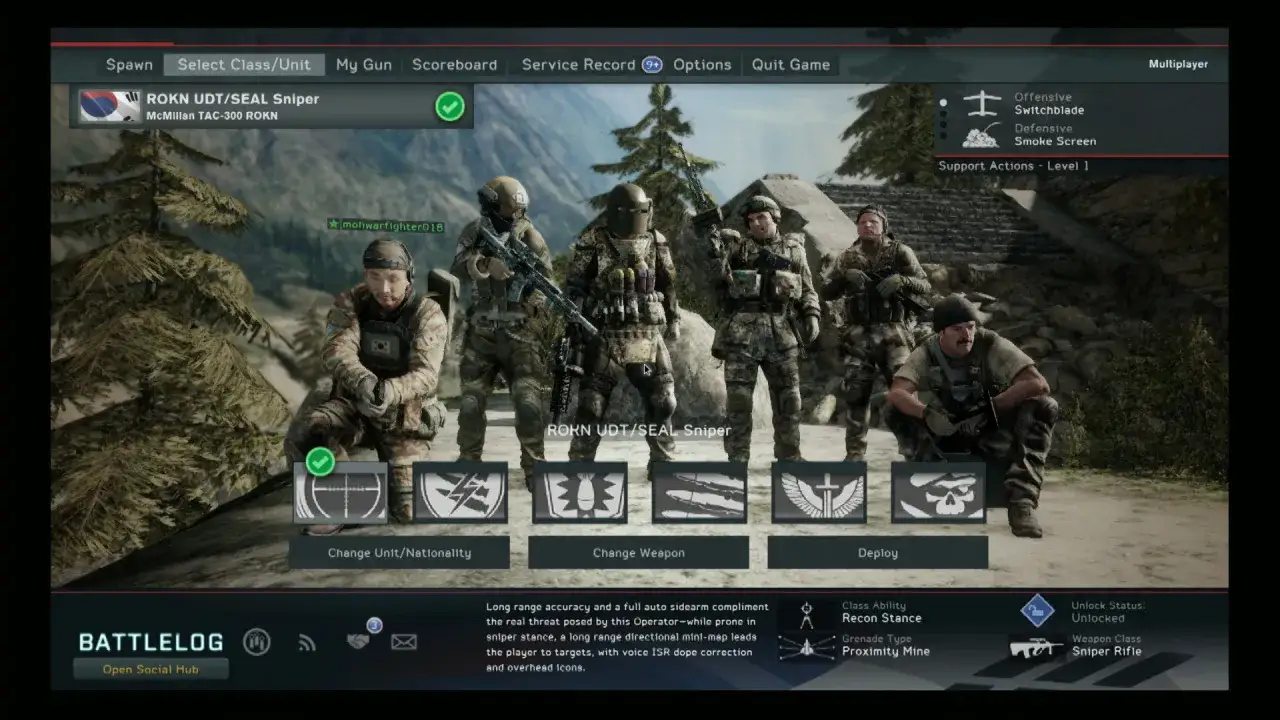Switch to the Spawn tab
This screenshot has width=1280, height=720.
tap(129, 64)
